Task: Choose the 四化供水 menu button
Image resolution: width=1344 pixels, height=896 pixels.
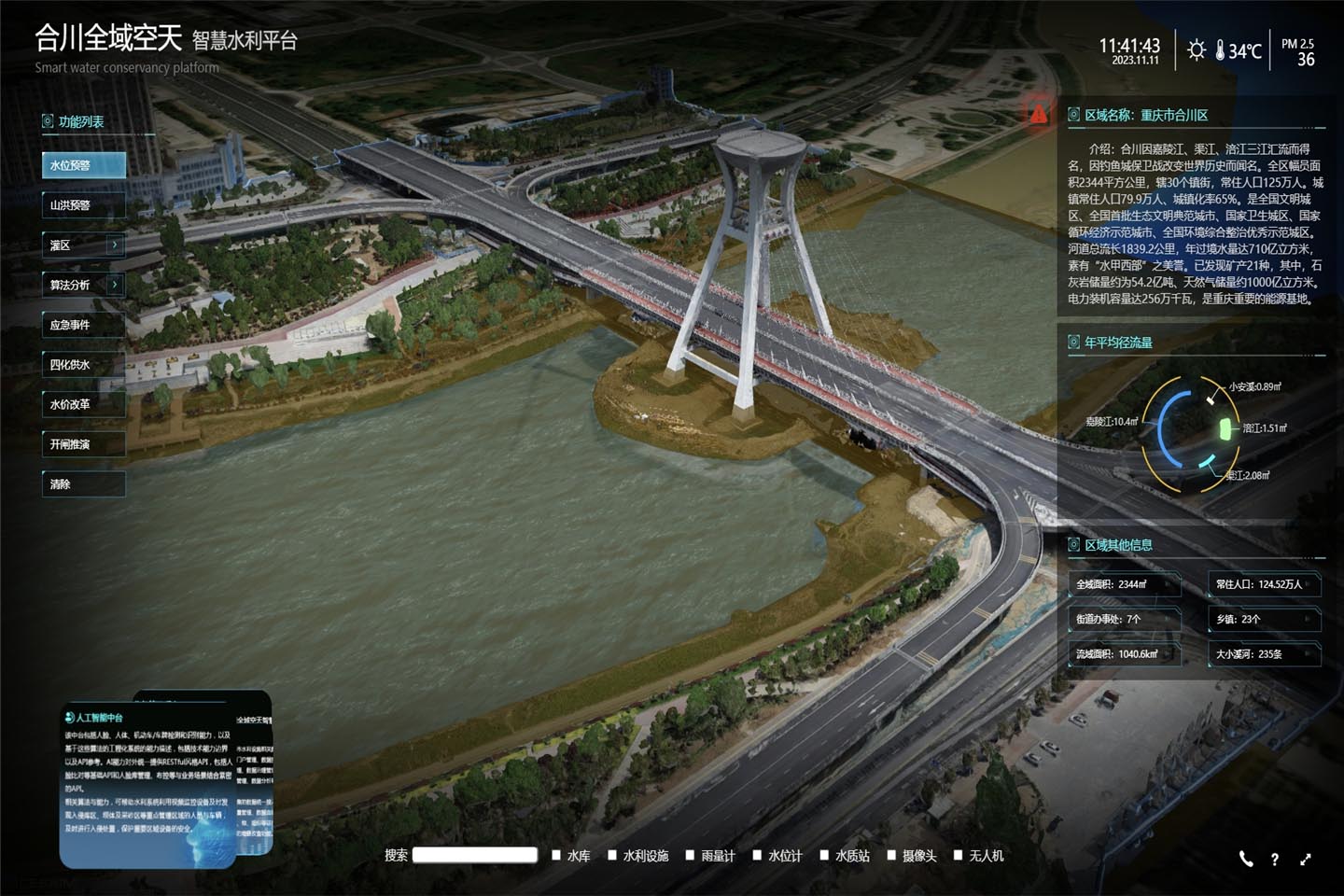Action: [83, 365]
